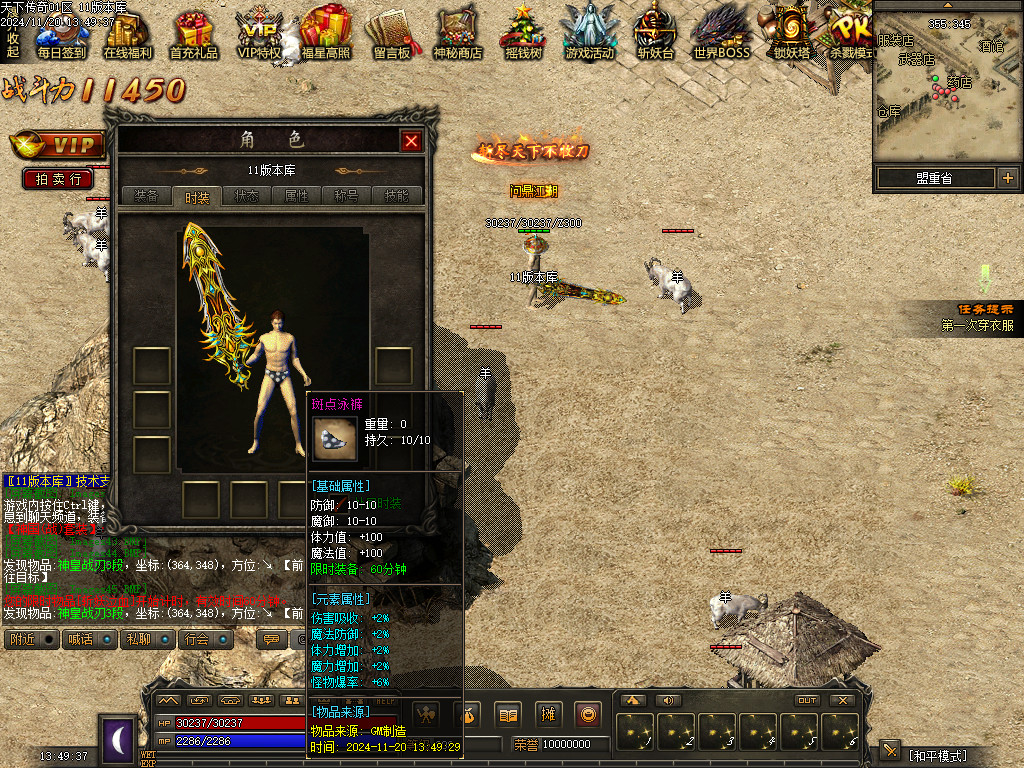Toggle the 和平模式 attack mode
Screen dimensions: 1024x768
pyautogui.click(x=937, y=755)
